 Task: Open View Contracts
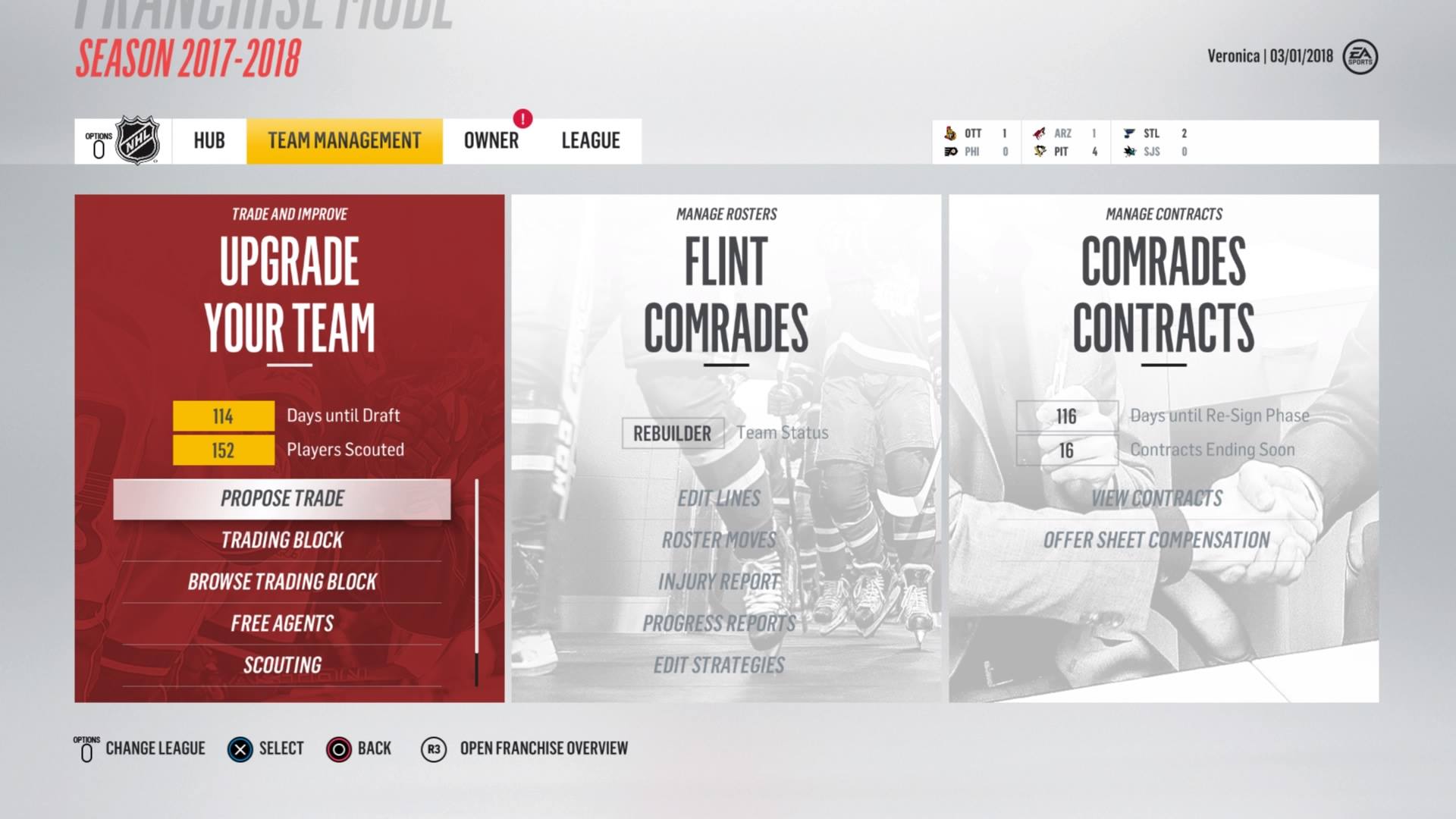[x=1156, y=499]
